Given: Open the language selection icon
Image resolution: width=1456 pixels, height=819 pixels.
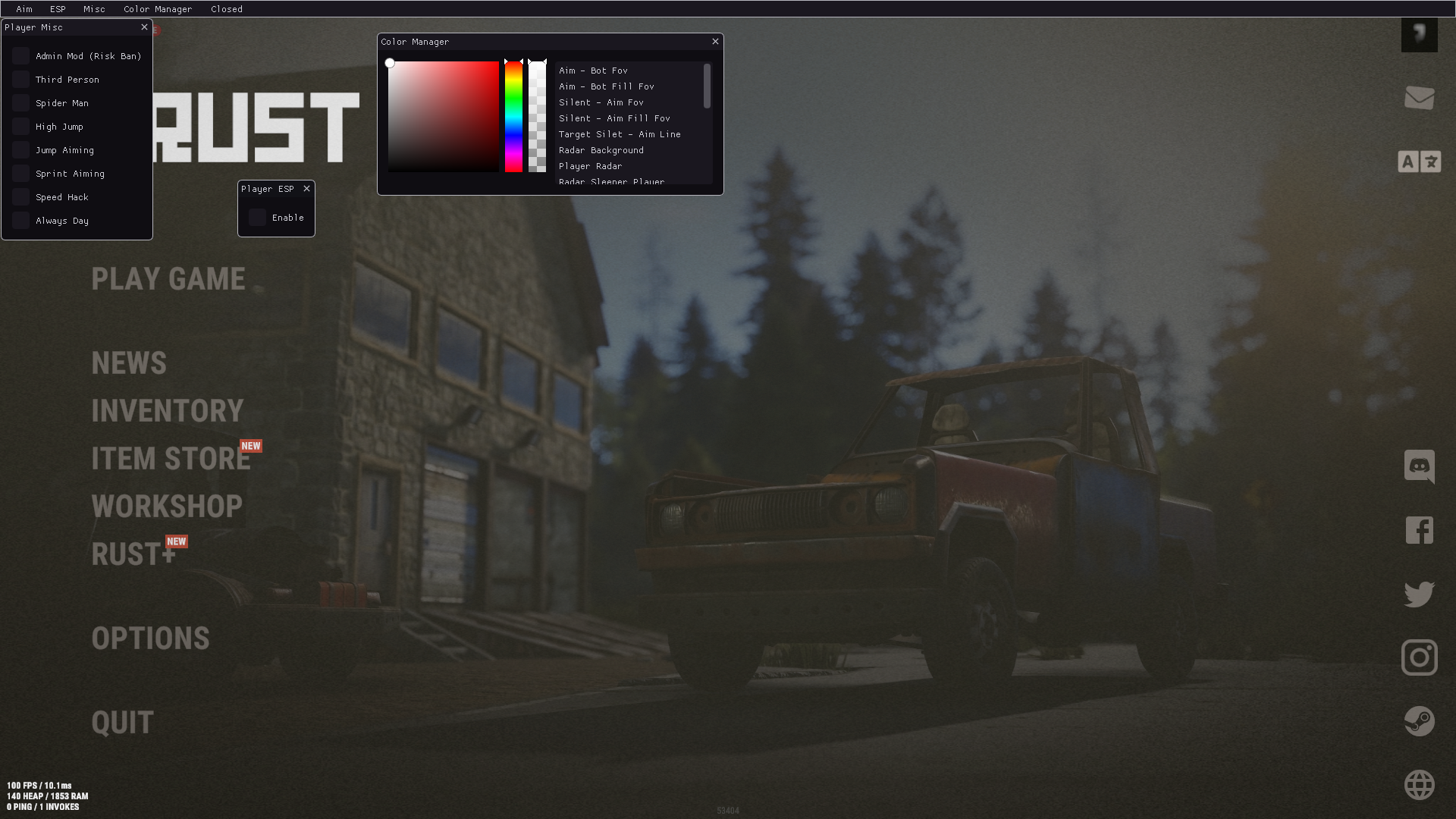Looking at the screenshot, I should (1419, 162).
